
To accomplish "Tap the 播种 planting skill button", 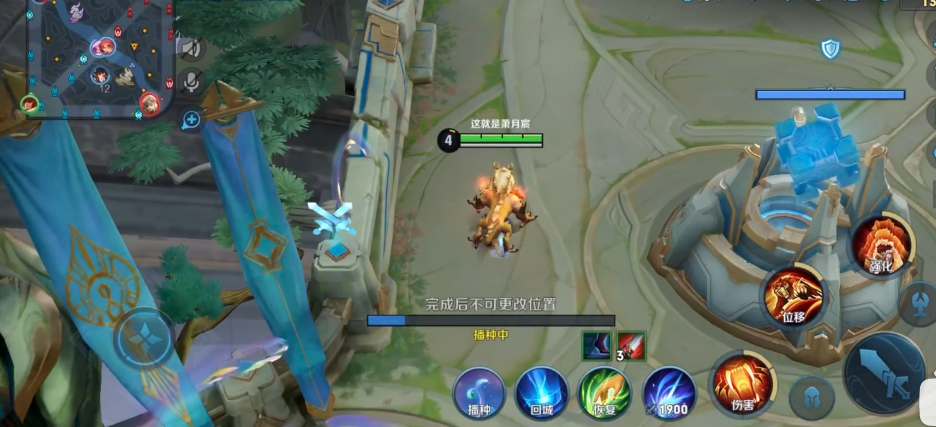I will pos(479,391).
